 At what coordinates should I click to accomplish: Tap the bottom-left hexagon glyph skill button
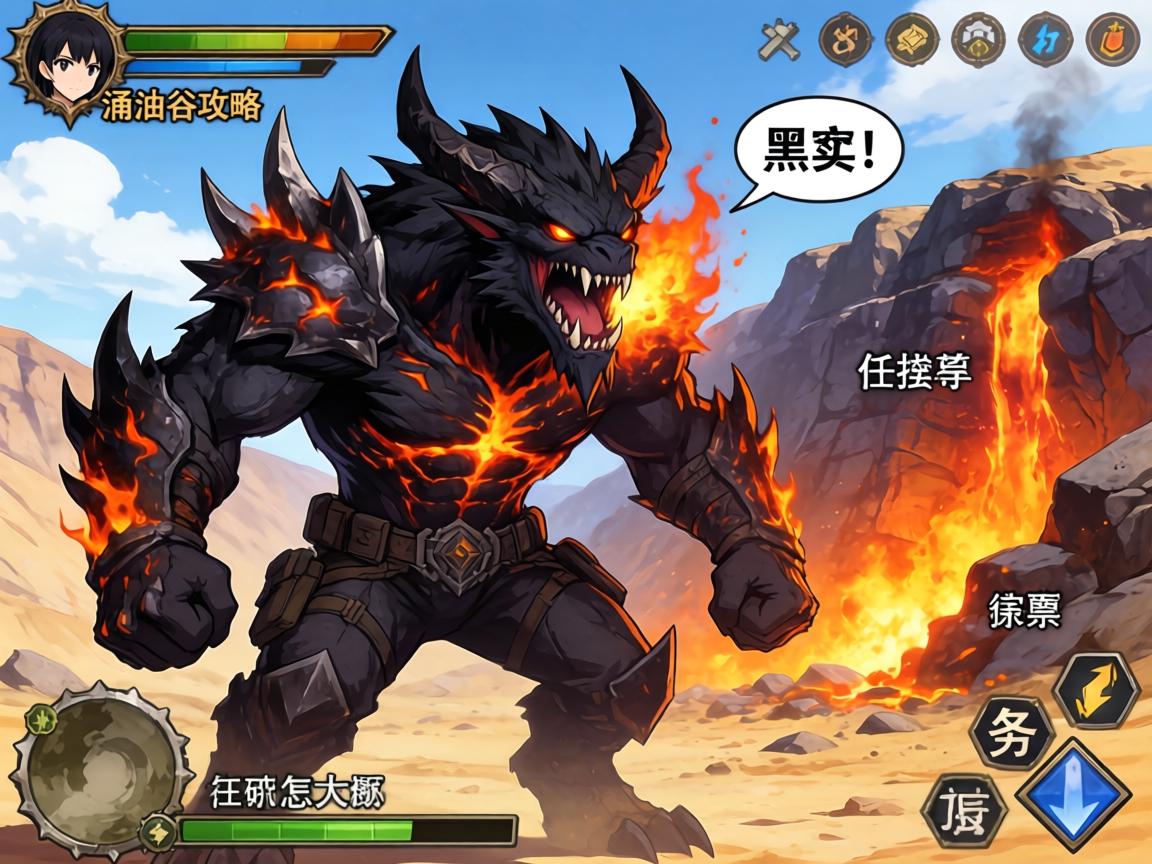(x=964, y=812)
